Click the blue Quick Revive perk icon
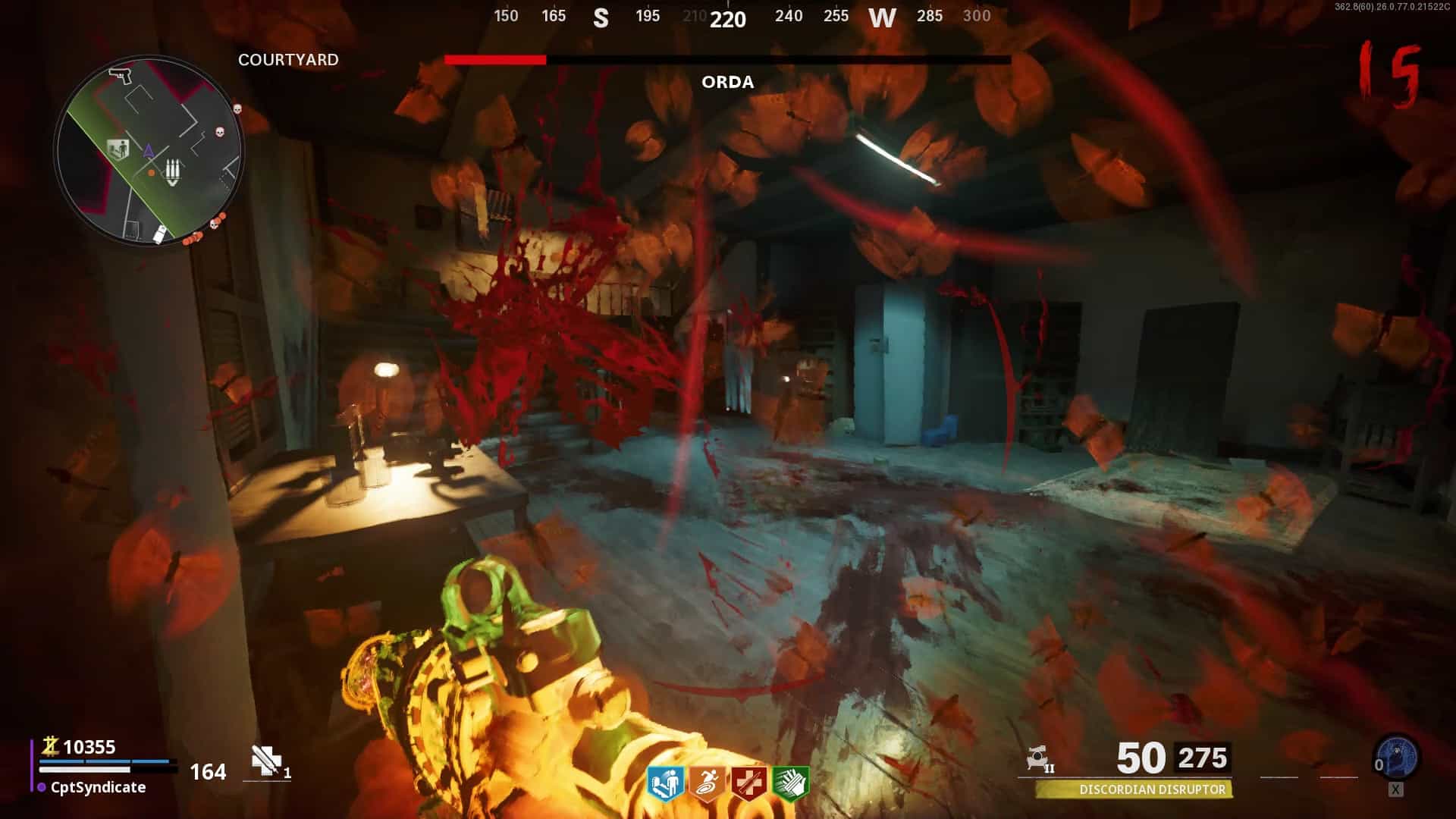Viewport: 1456px width, 819px height. point(667,783)
